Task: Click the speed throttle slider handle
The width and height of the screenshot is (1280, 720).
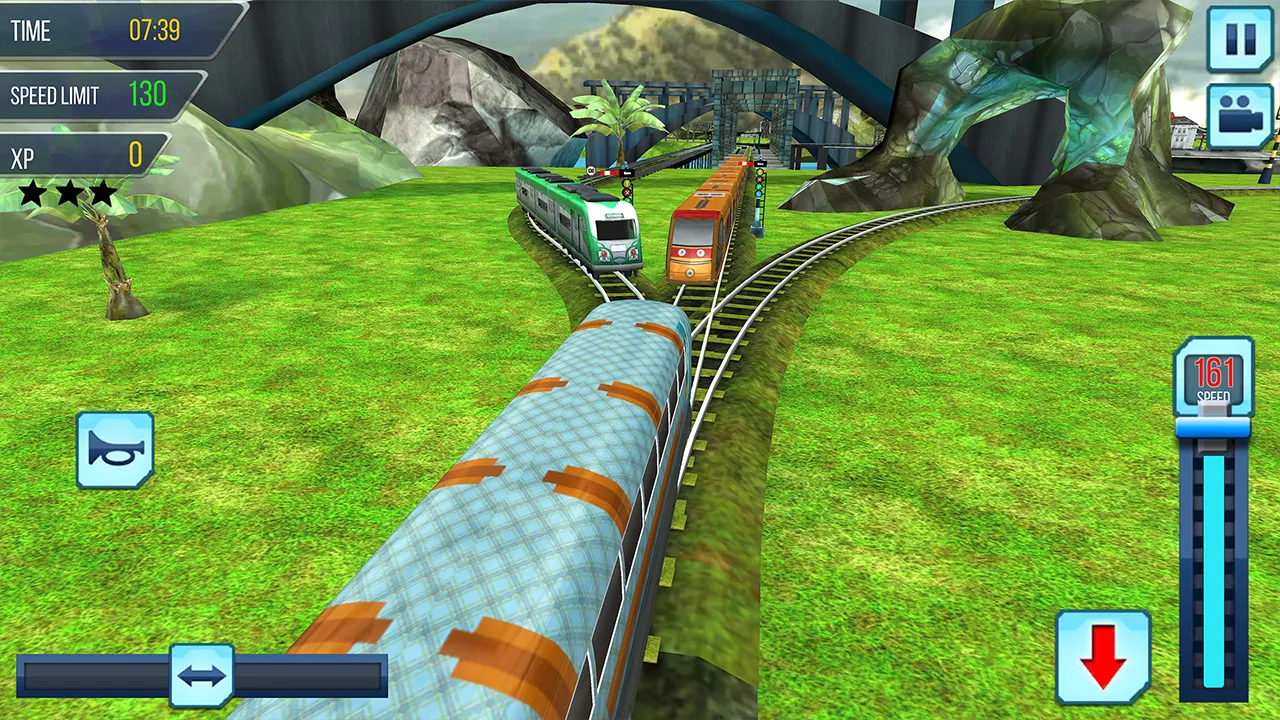Action: tap(1213, 429)
